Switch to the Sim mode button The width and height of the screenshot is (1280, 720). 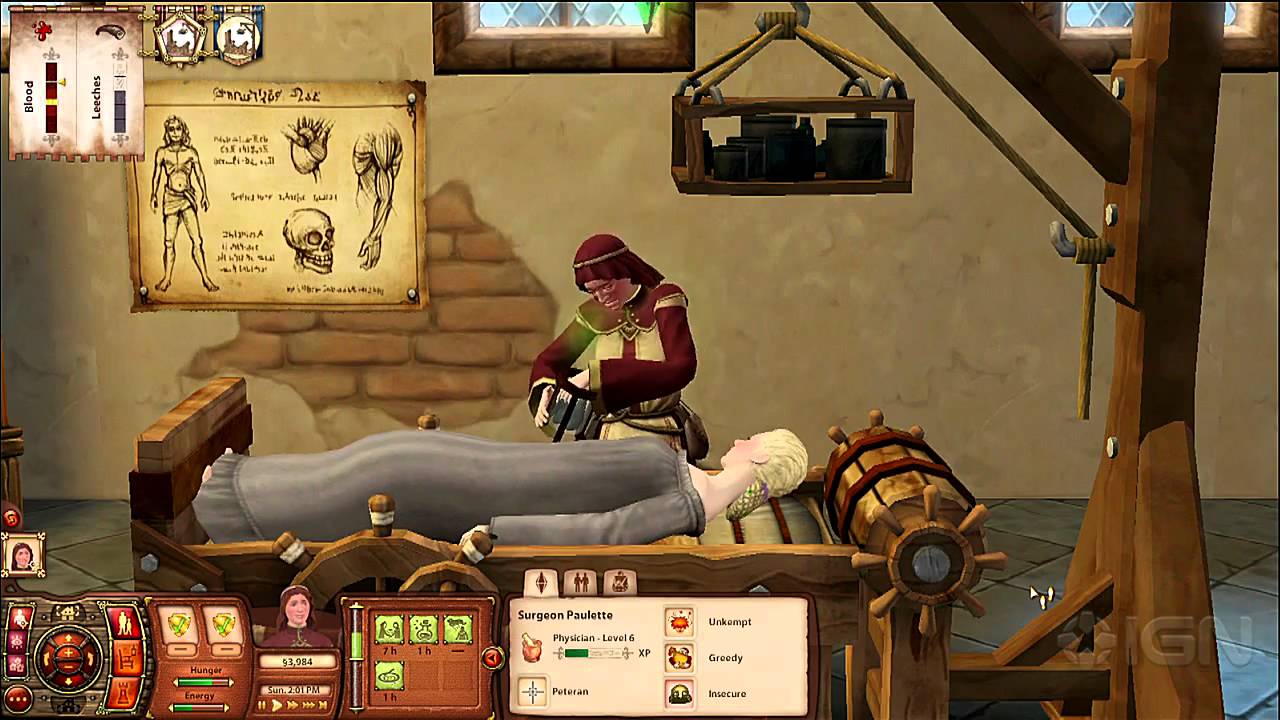(124, 623)
